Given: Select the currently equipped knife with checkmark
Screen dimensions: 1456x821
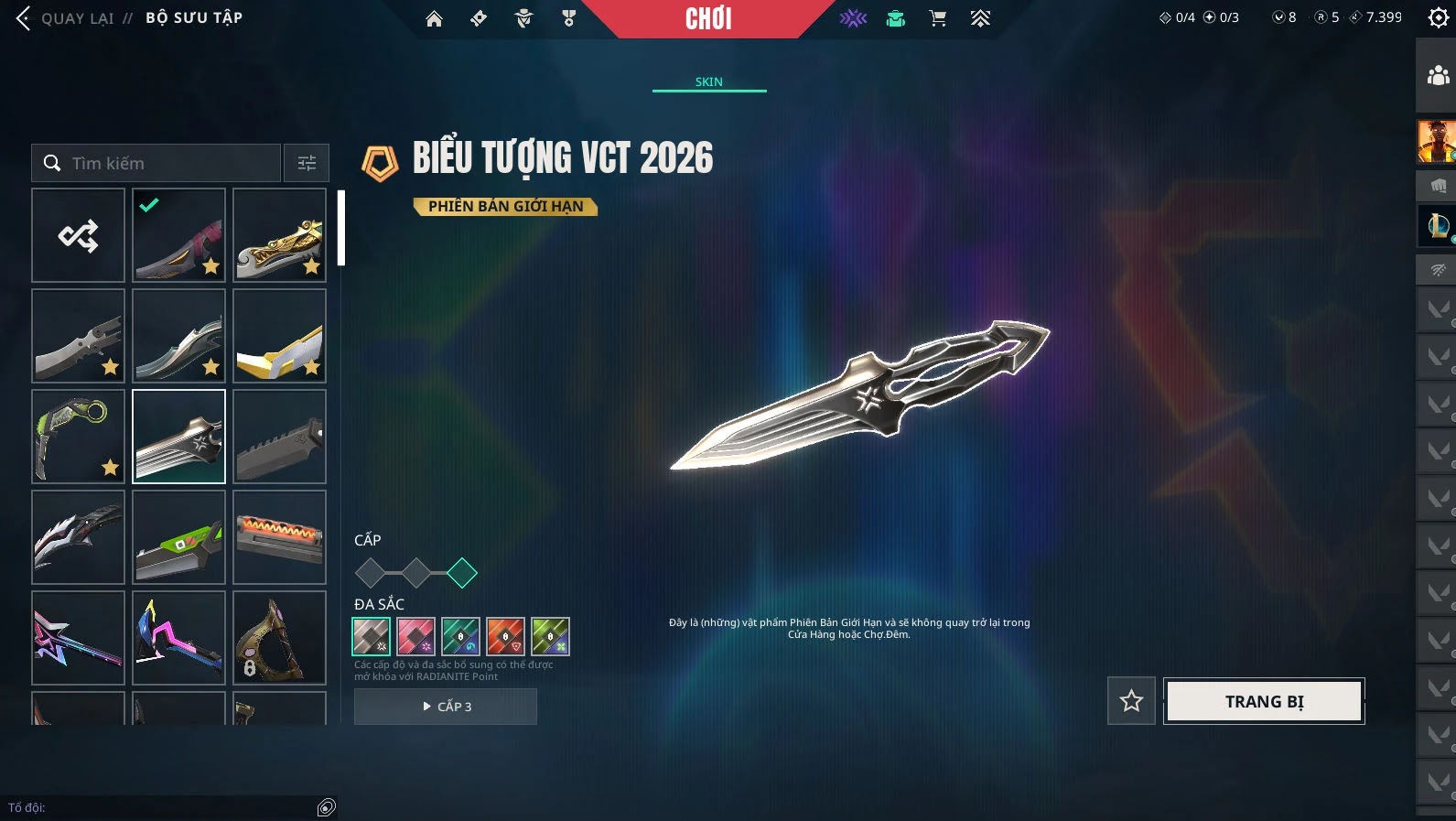Looking at the screenshot, I should 178,235.
